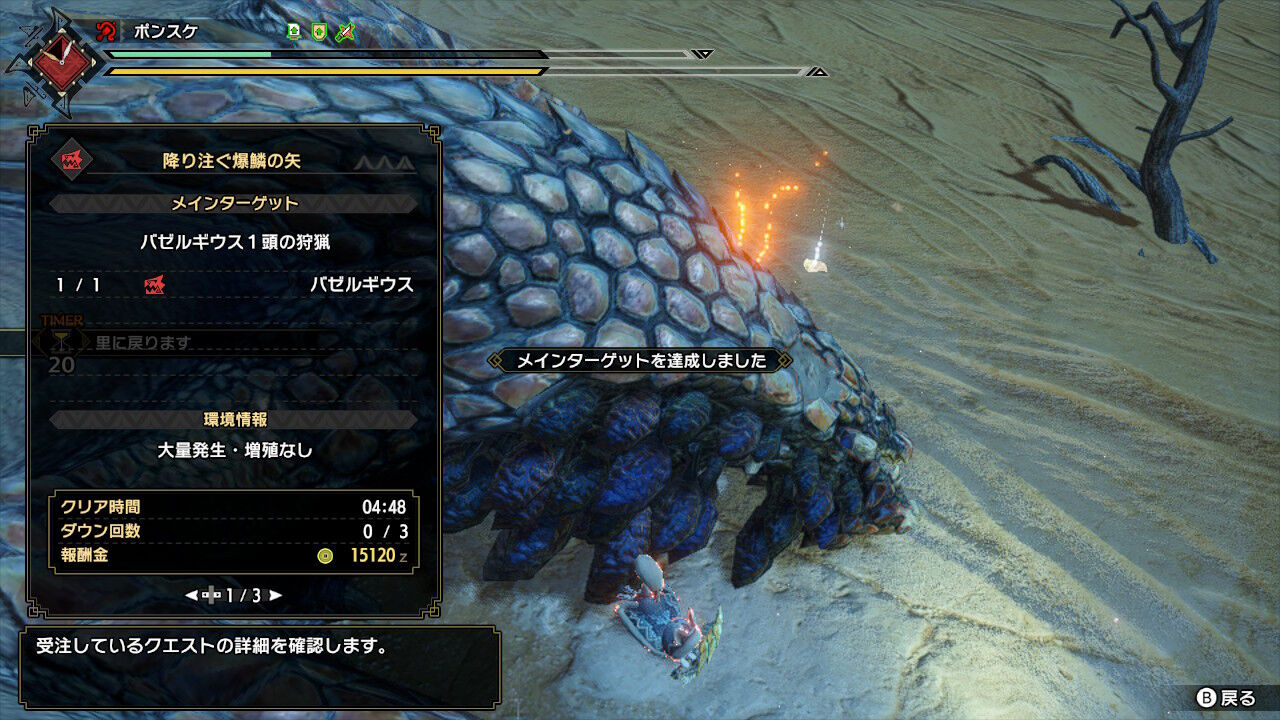Screen dimensions: 1280x720
Task: Click the red monster icon next to quest title
Action: pyautogui.click(x=73, y=160)
